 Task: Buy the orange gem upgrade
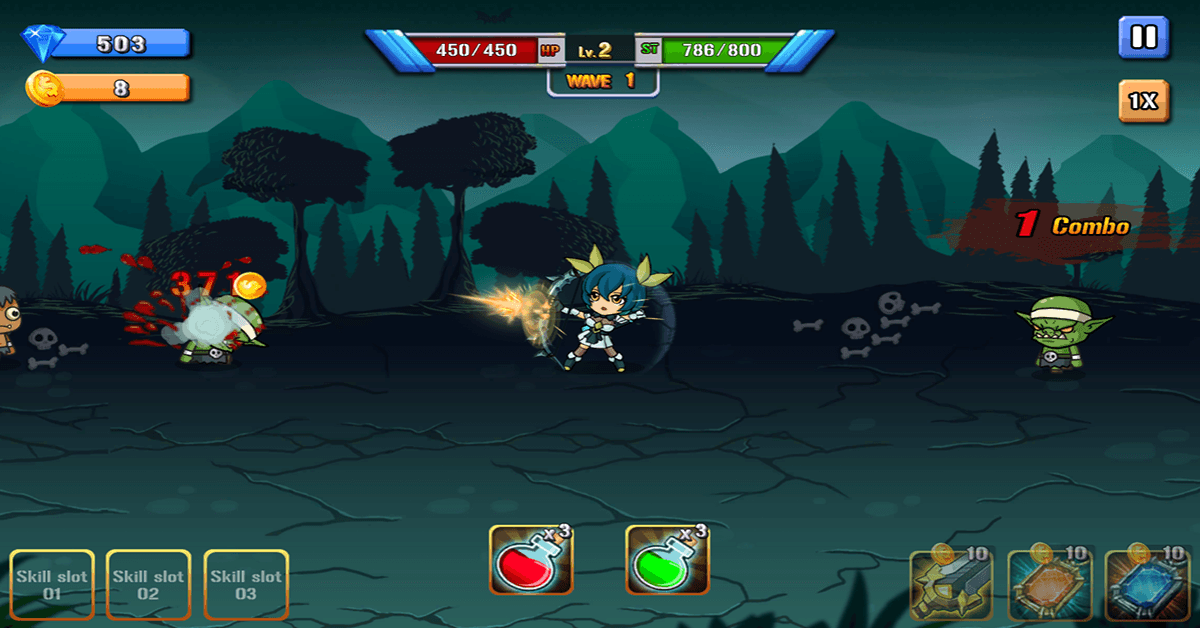(x=1048, y=585)
